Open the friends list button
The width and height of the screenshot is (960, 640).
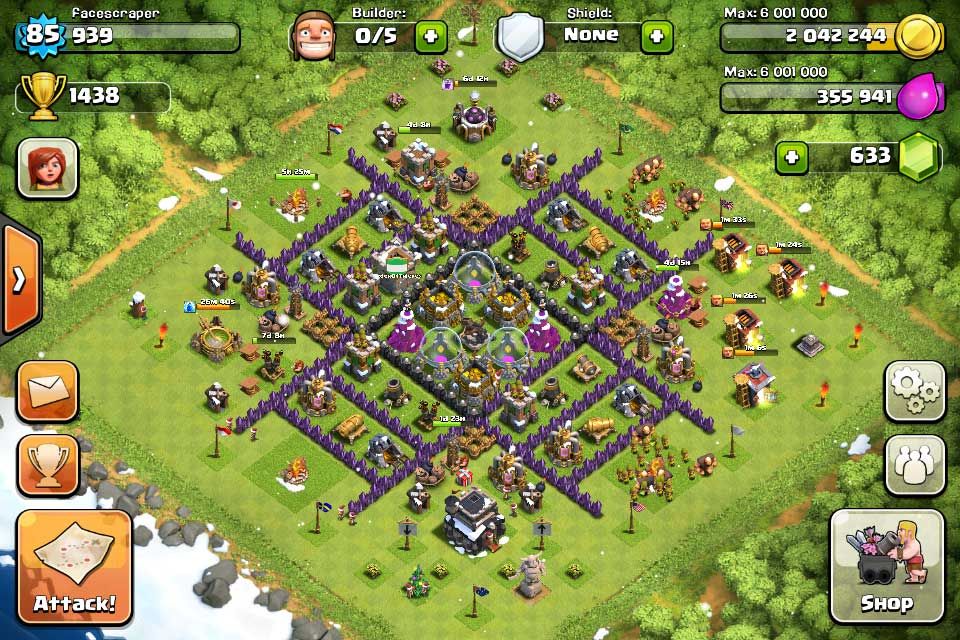[915, 465]
